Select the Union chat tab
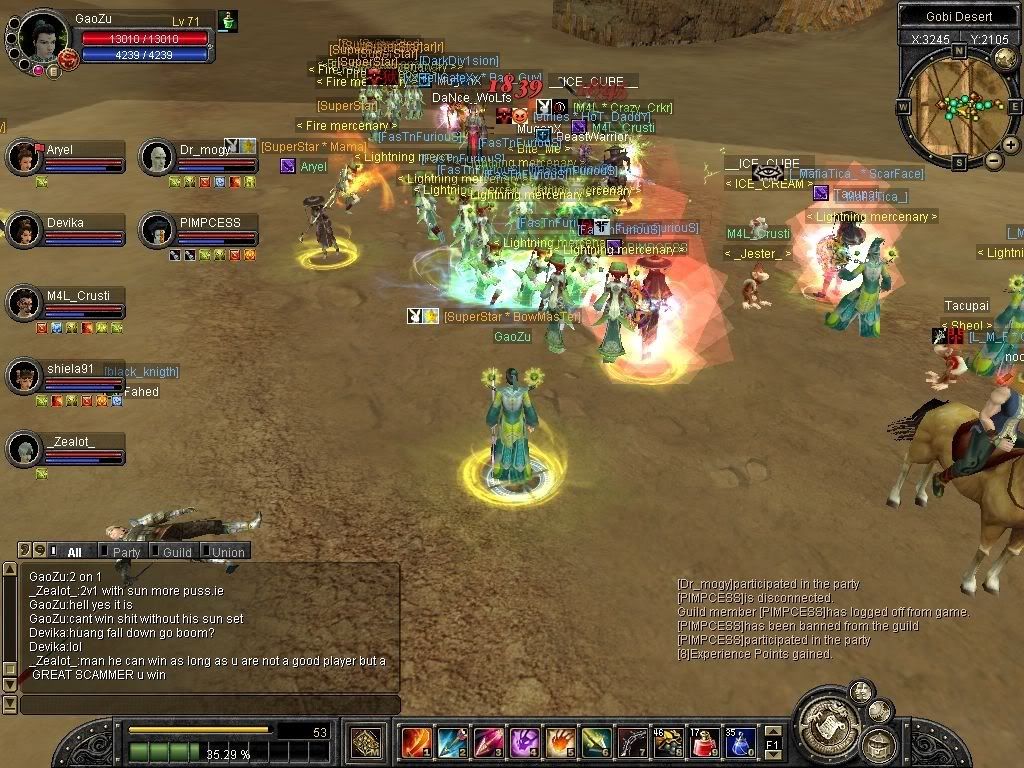The height and width of the screenshot is (768, 1024). [226, 551]
